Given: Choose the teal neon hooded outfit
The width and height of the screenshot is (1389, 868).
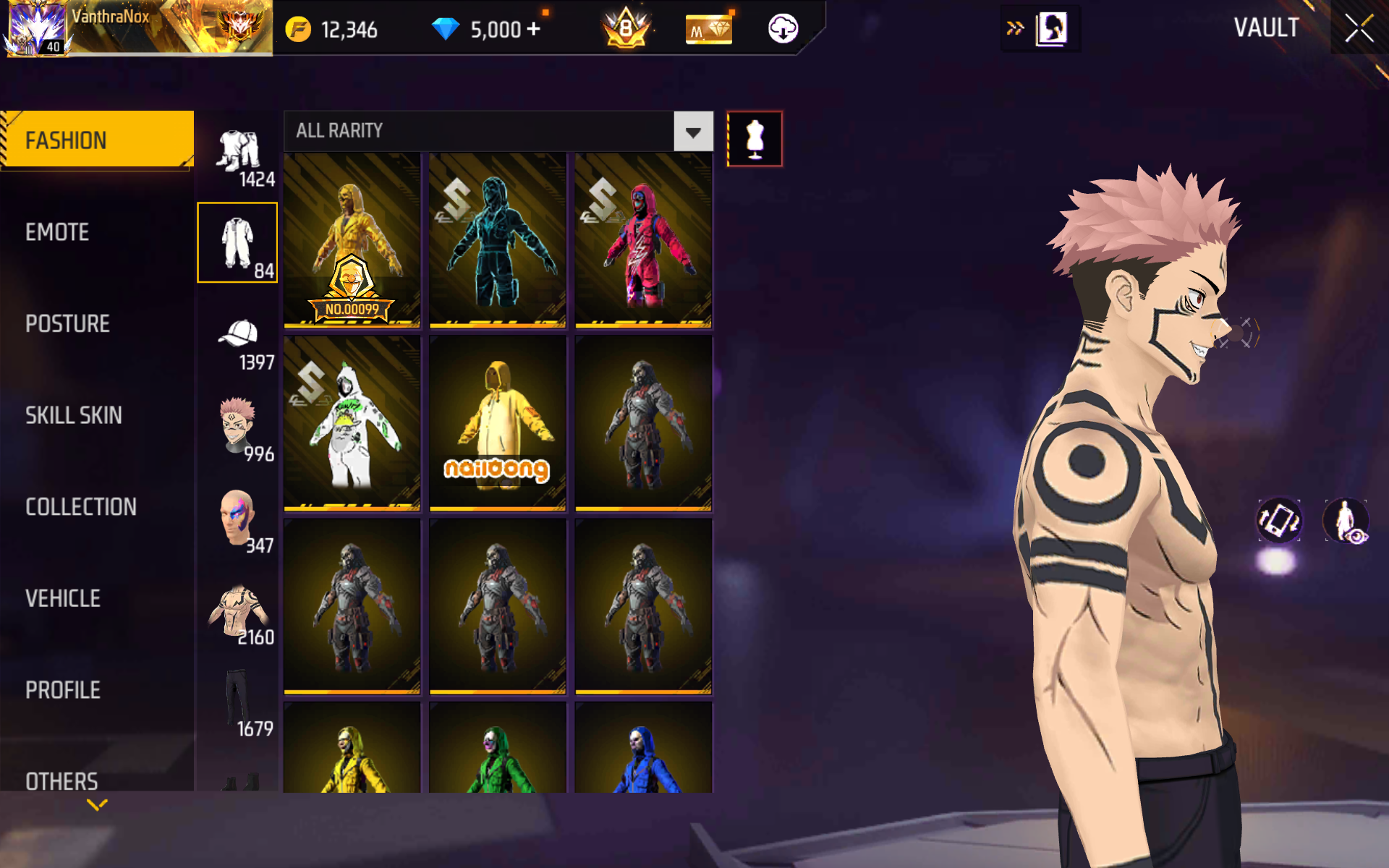Looking at the screenshot, I should (498, 240).
